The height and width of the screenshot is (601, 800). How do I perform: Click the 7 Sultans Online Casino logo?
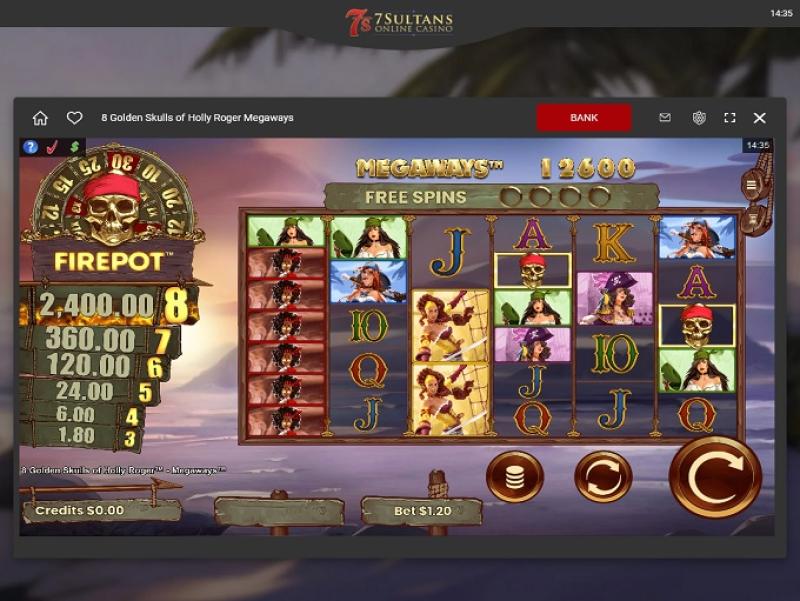click(x=400, y=22)
